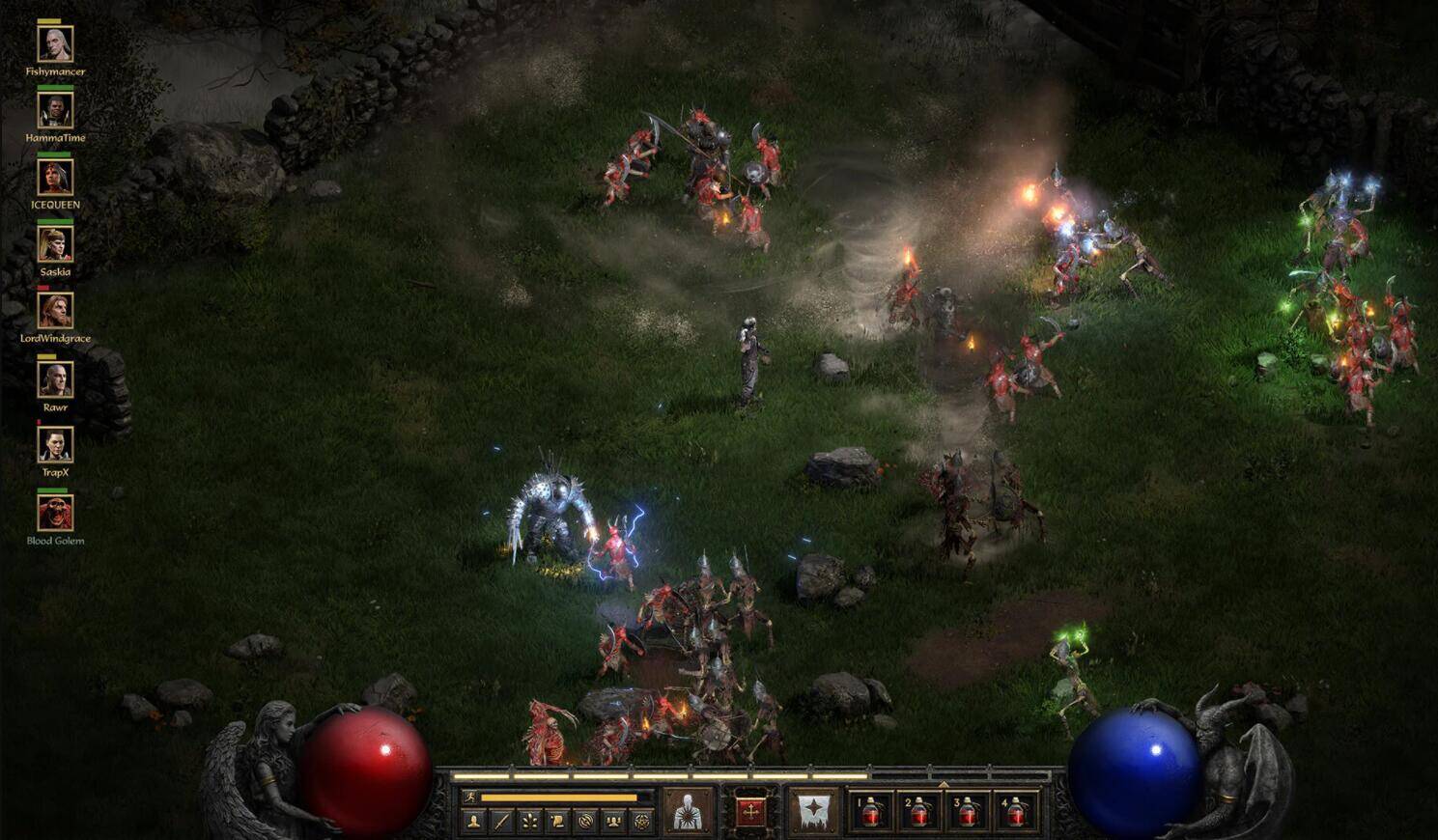Click HammaTime's party portrait

click(x=55, y=111)
